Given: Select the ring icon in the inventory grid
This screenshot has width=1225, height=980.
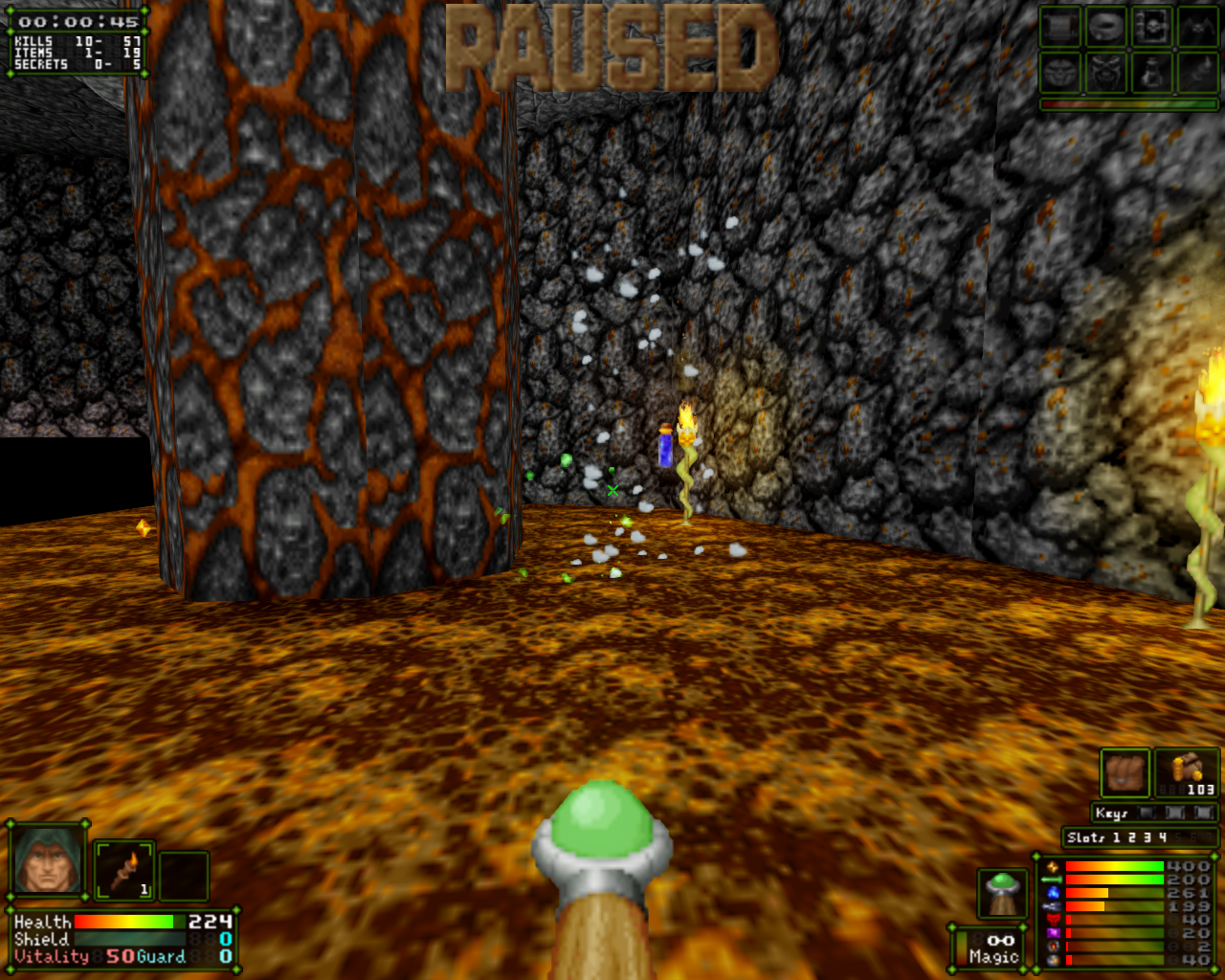Looking at the screenshot, I should [x=1106, y=27].
